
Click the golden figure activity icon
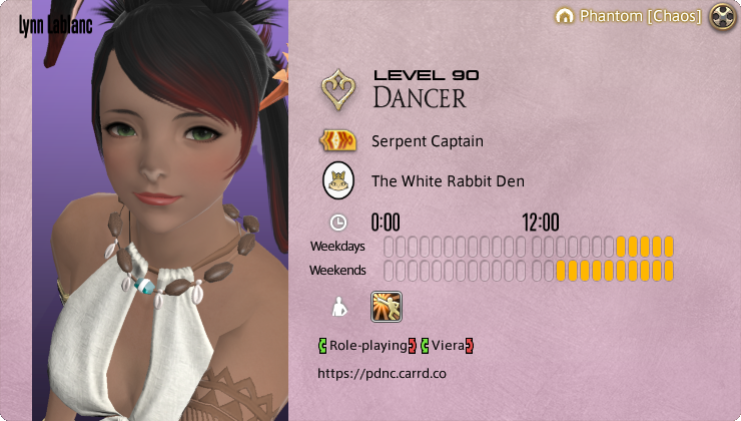click(x=386, y=307)
